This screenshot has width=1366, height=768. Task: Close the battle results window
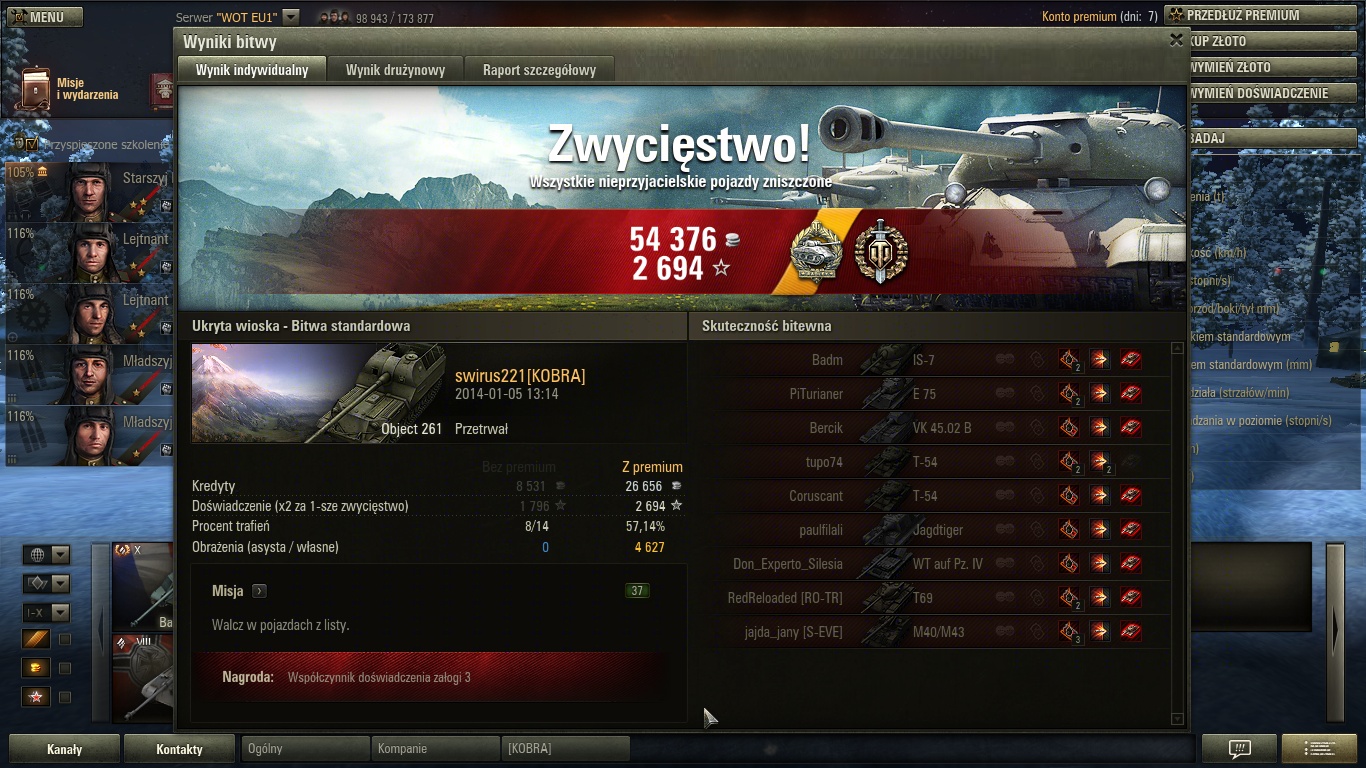1176,40
